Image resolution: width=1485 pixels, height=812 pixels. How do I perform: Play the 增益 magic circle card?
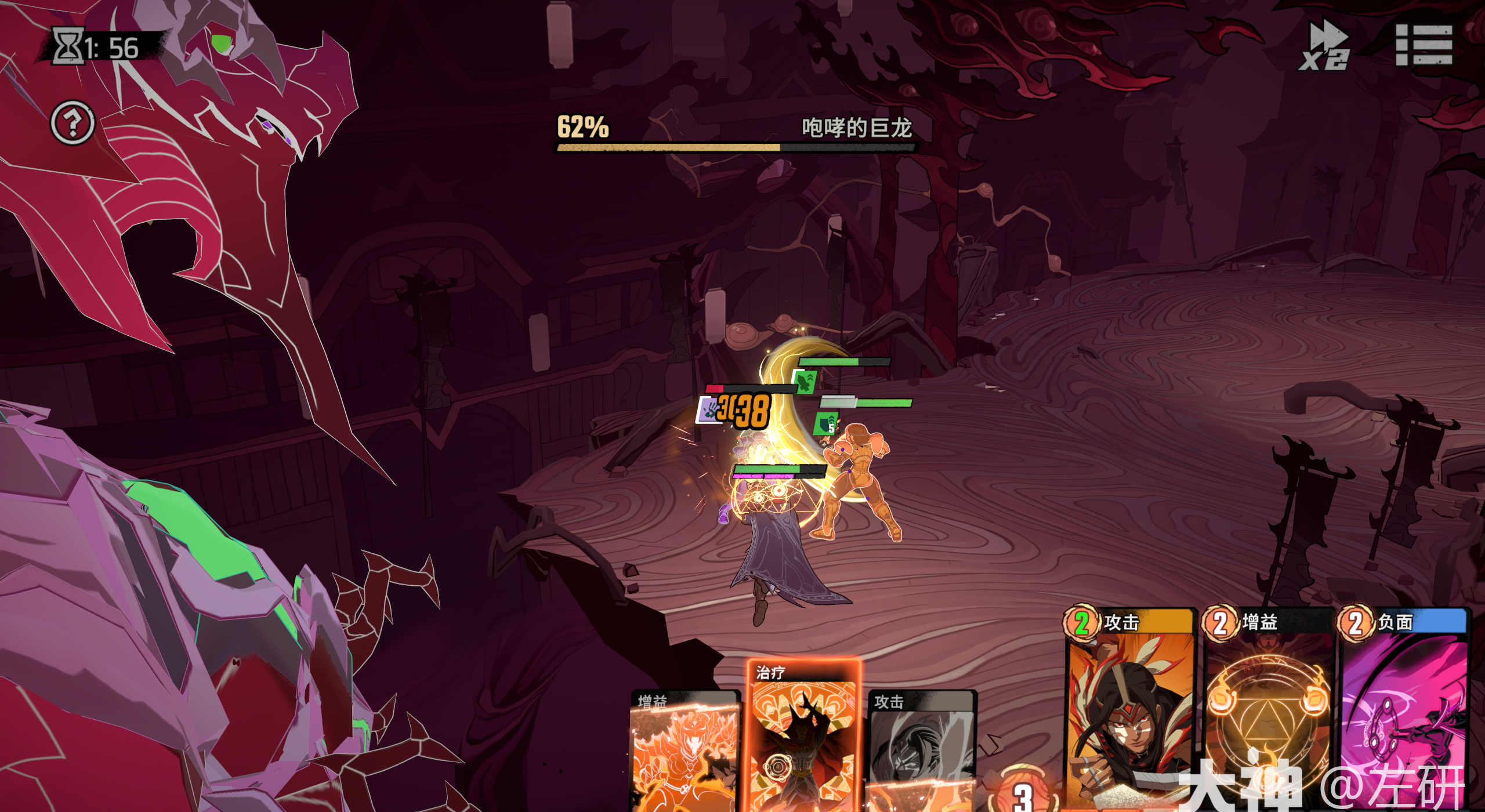pyautogui.click(x=1267, y=708)
